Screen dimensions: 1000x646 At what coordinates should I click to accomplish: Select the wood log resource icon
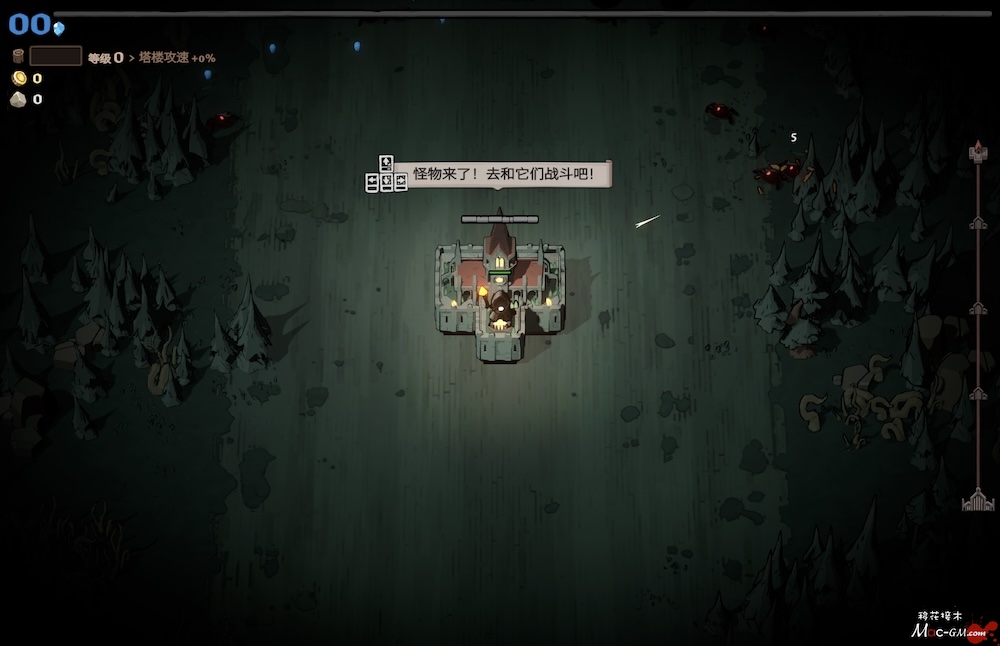pos(18,57)
